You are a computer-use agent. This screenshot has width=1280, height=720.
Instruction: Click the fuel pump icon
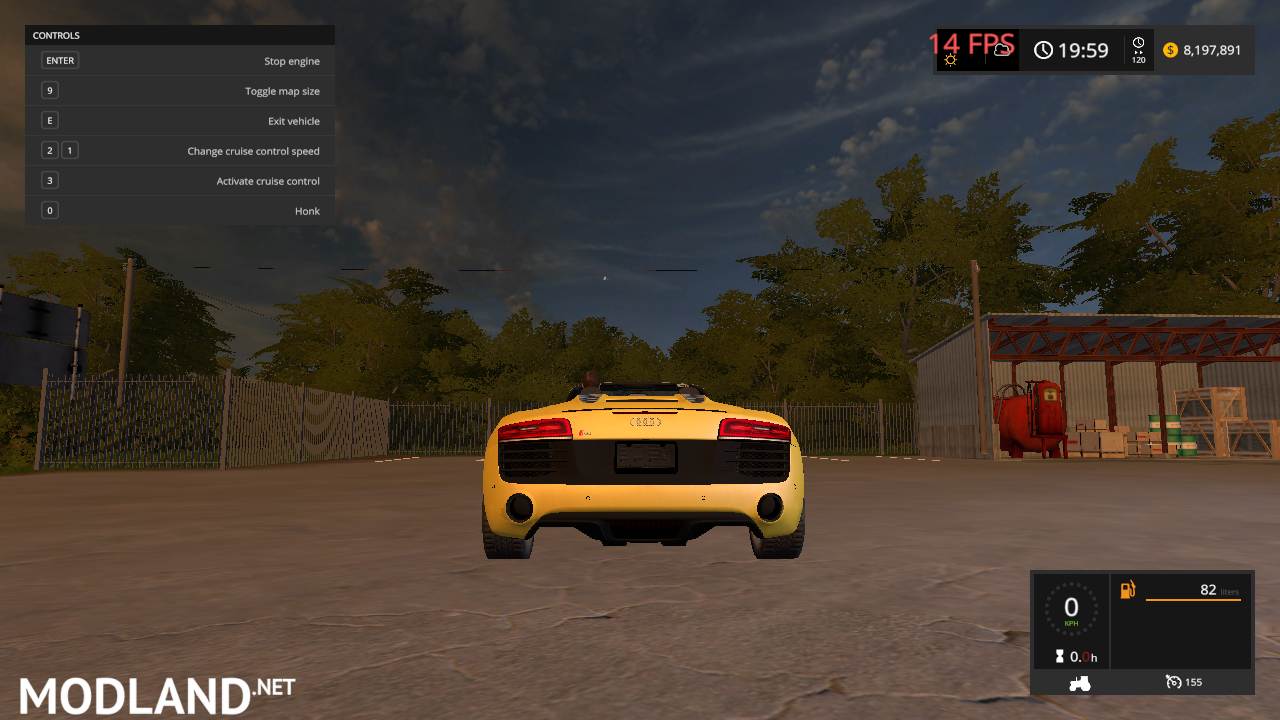1130,590
